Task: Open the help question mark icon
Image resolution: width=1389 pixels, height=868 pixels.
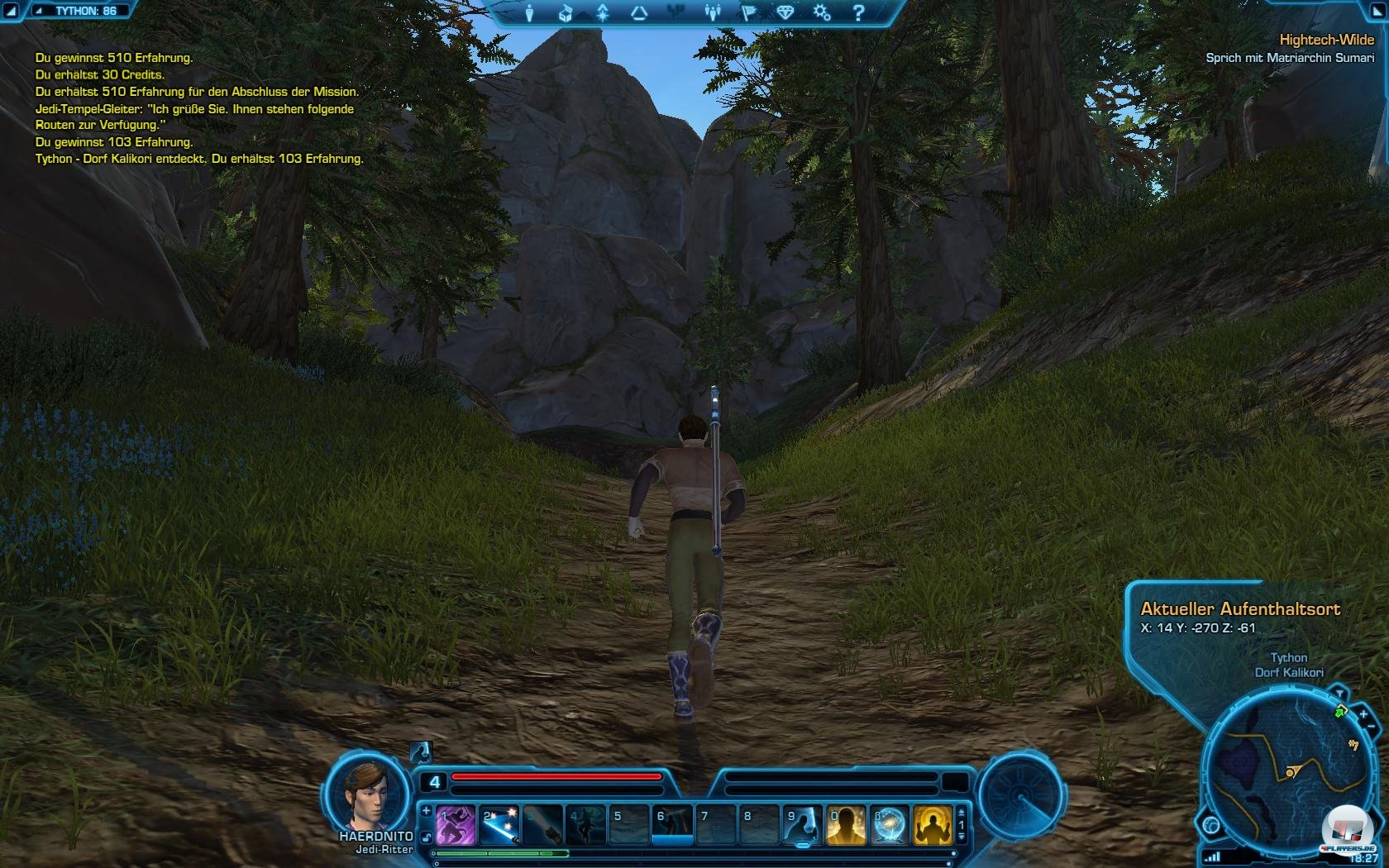Action: click(x=857, y=13)
